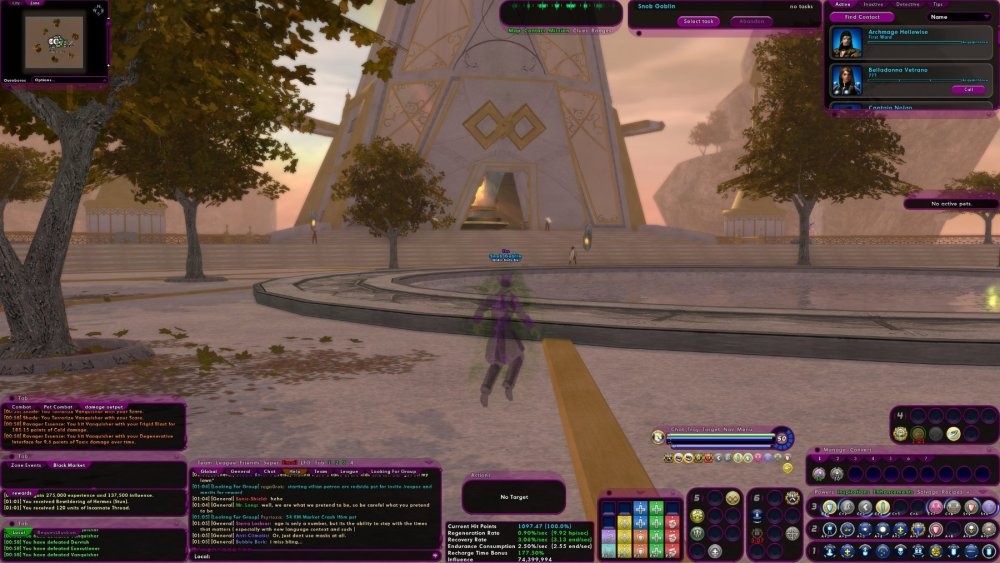Viewport: 1000px width, 563px height.
Task: Open the Find Contact search
Action: coord(862,17)
